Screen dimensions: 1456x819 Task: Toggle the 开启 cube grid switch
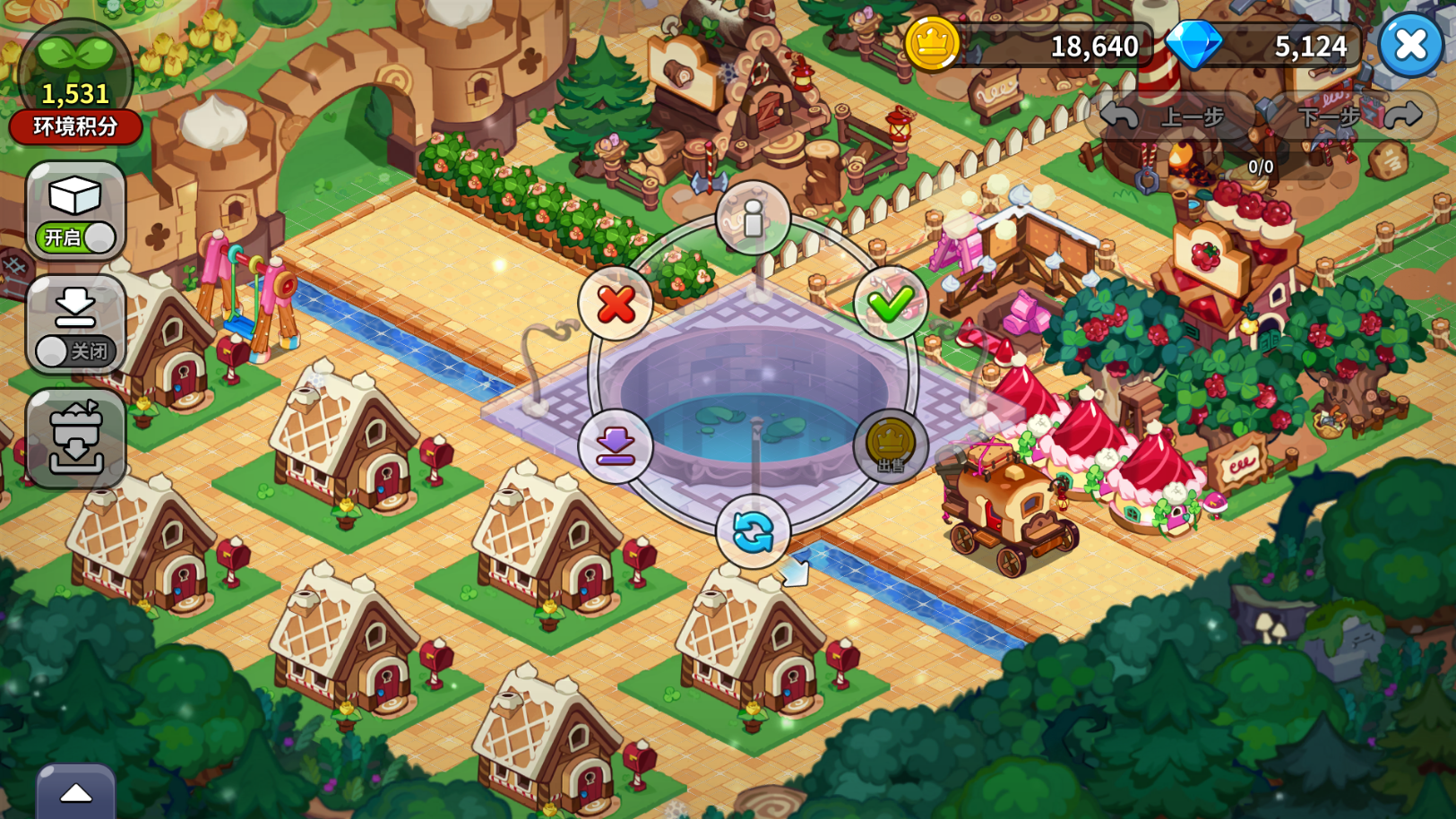(76, 237)
